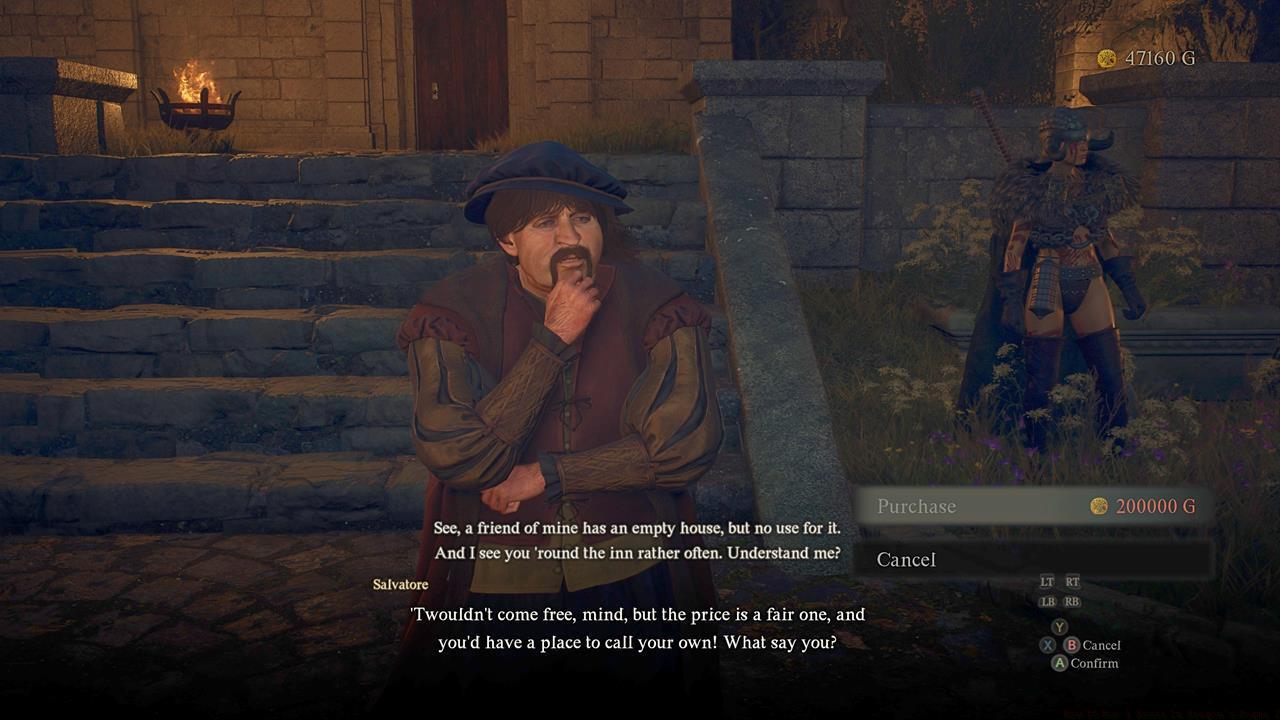This screenshot has width=1280, height=720.
Task: Click the Cancel label beside the B button
Action: click(x=1100, y=645)
